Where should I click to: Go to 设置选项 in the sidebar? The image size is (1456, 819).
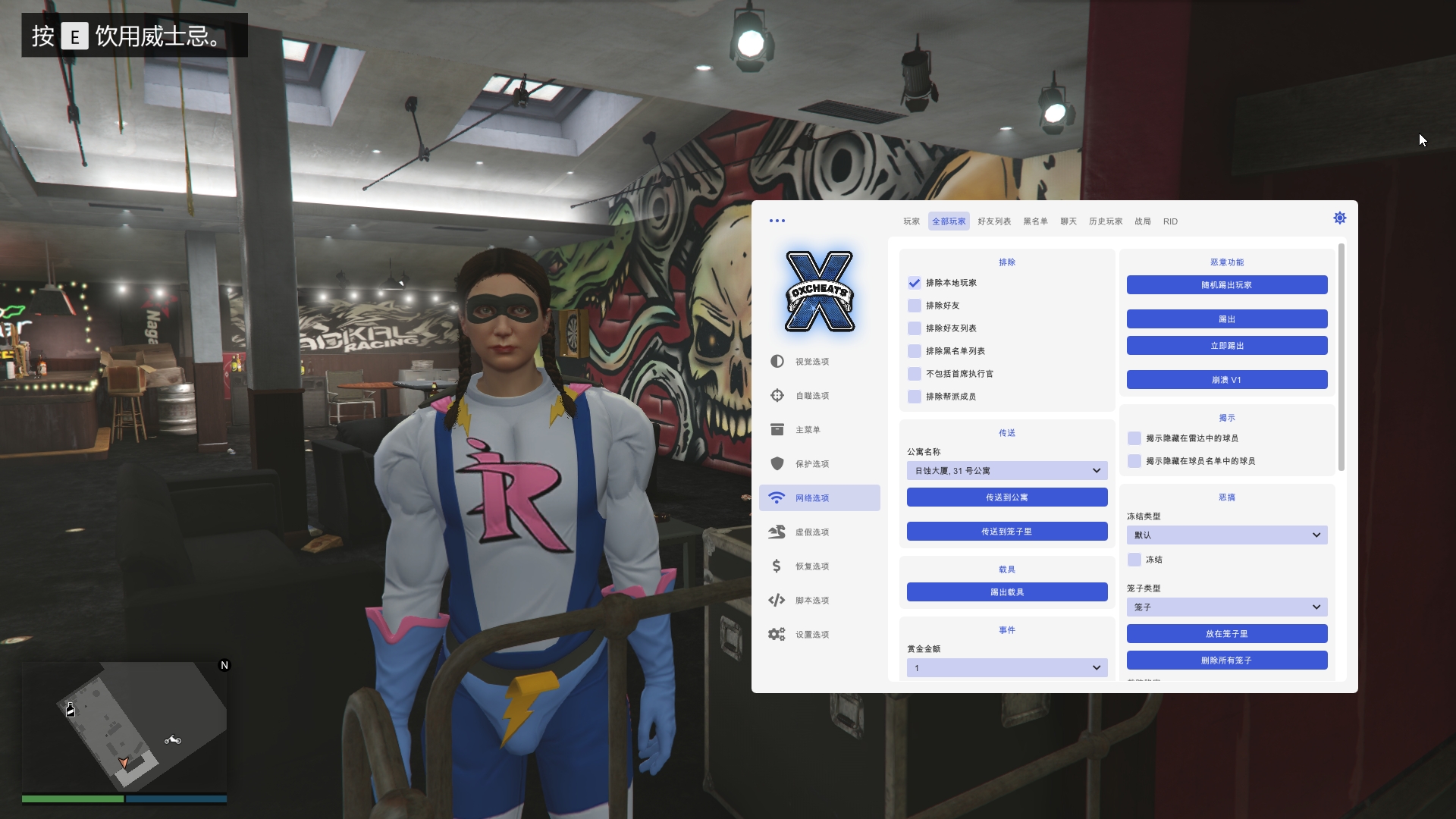pos(811,635)
